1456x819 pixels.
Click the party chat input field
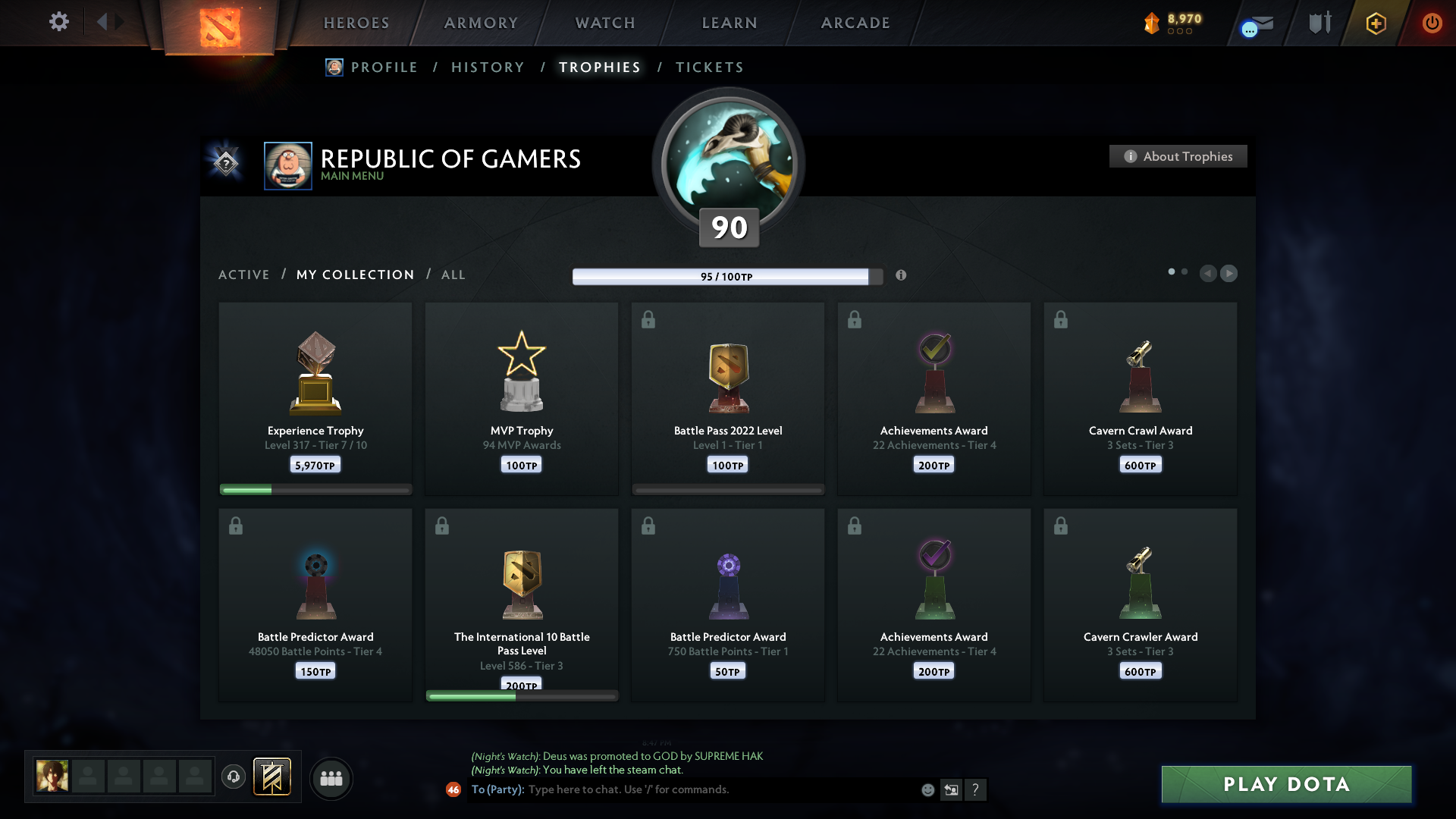(x=682, y=789)
